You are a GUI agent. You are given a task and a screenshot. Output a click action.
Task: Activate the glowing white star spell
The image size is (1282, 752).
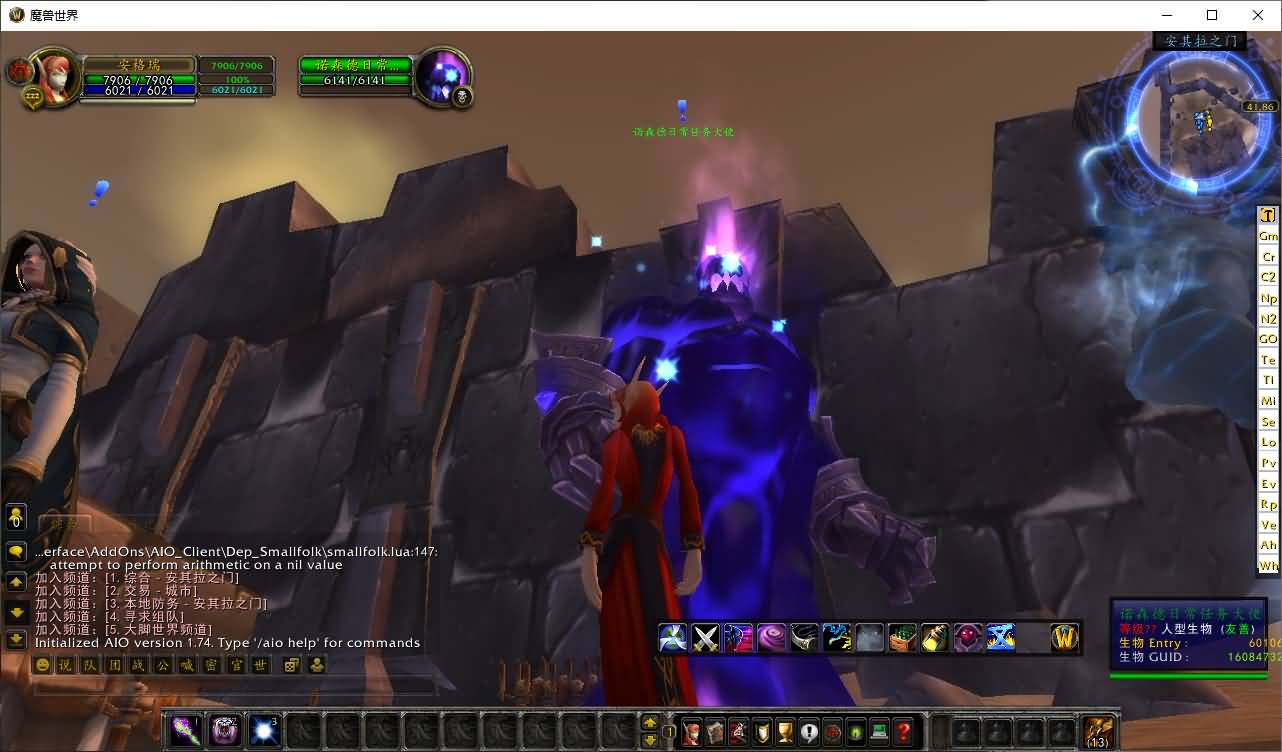pyautogui.click(x=264, y=731)
